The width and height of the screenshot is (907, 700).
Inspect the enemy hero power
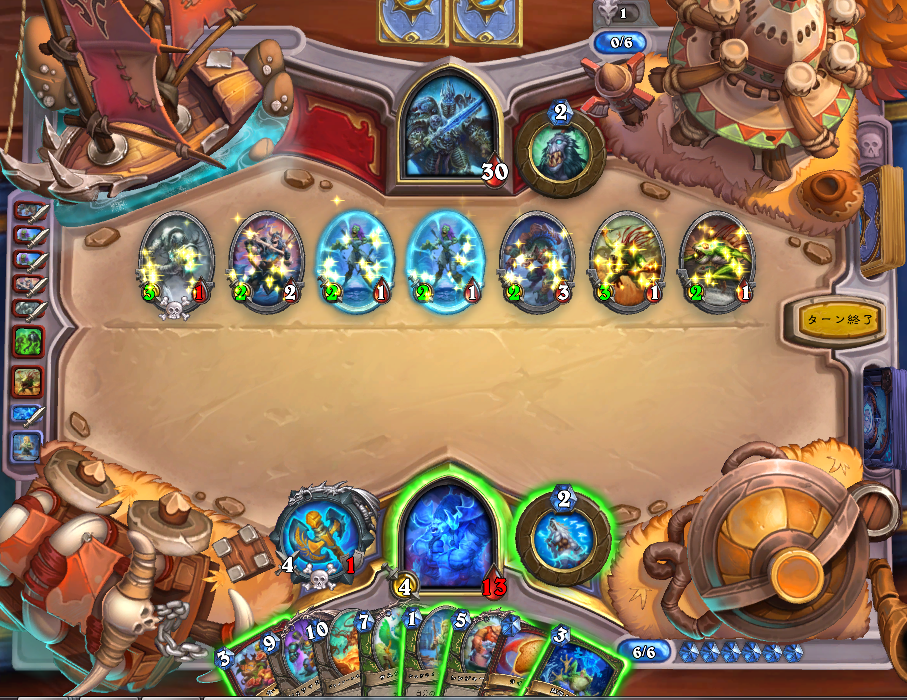click(561, 150)
